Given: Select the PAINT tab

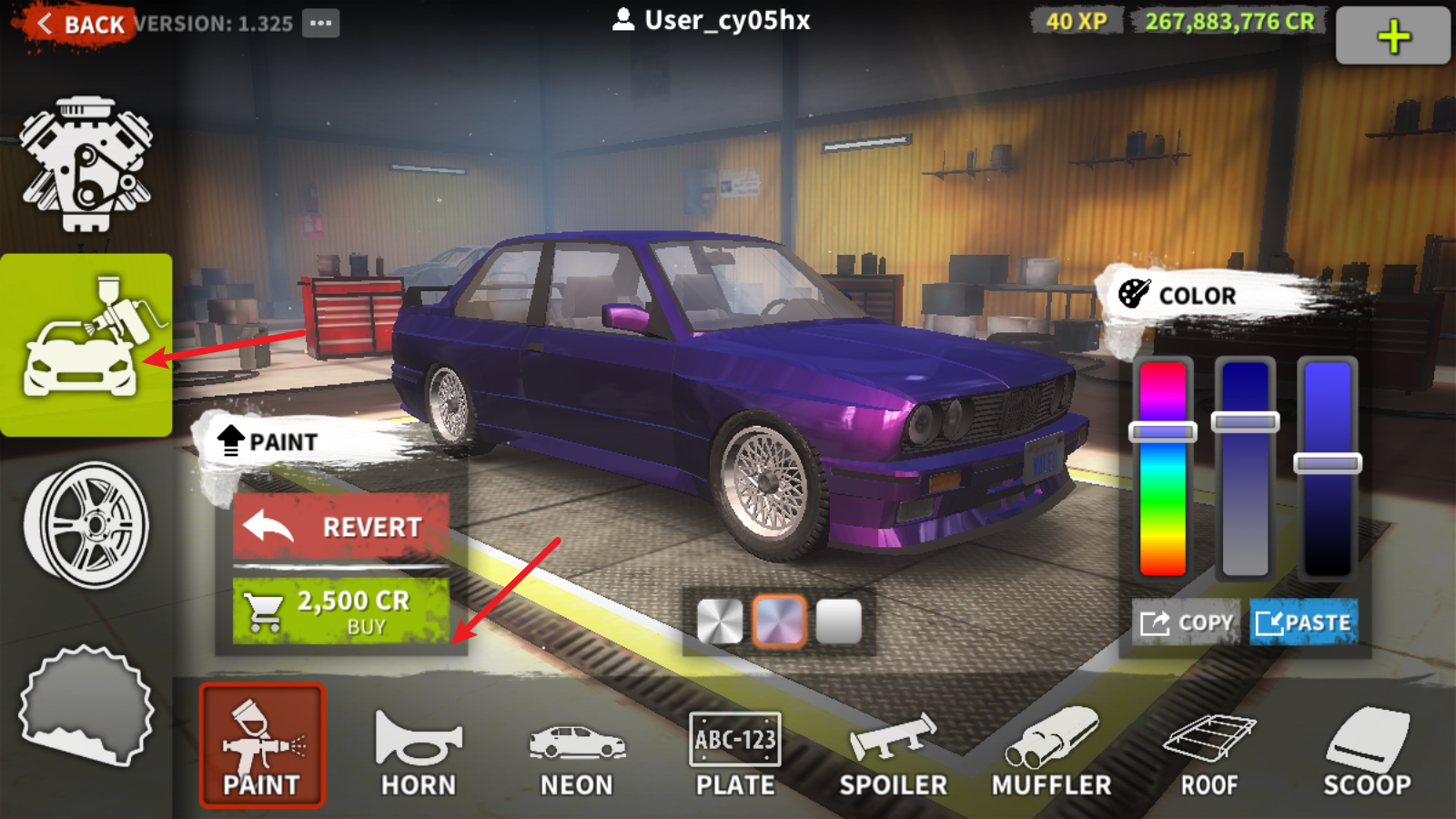Looking at the screenshot, I should pyautogui.click(x=262, y=746).
